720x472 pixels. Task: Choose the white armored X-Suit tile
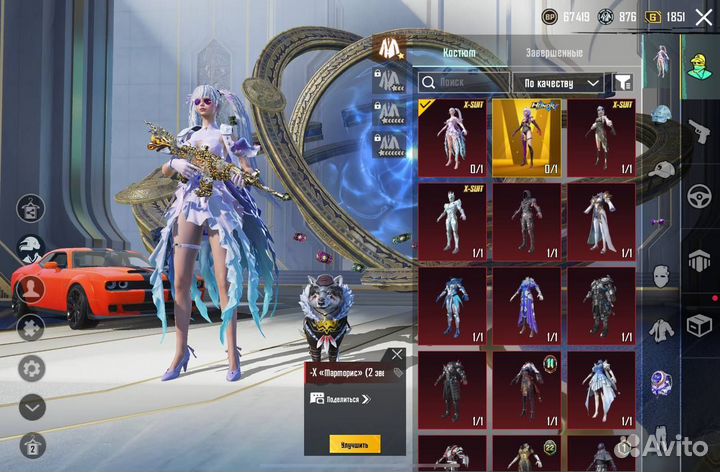[x=452, y=221]
